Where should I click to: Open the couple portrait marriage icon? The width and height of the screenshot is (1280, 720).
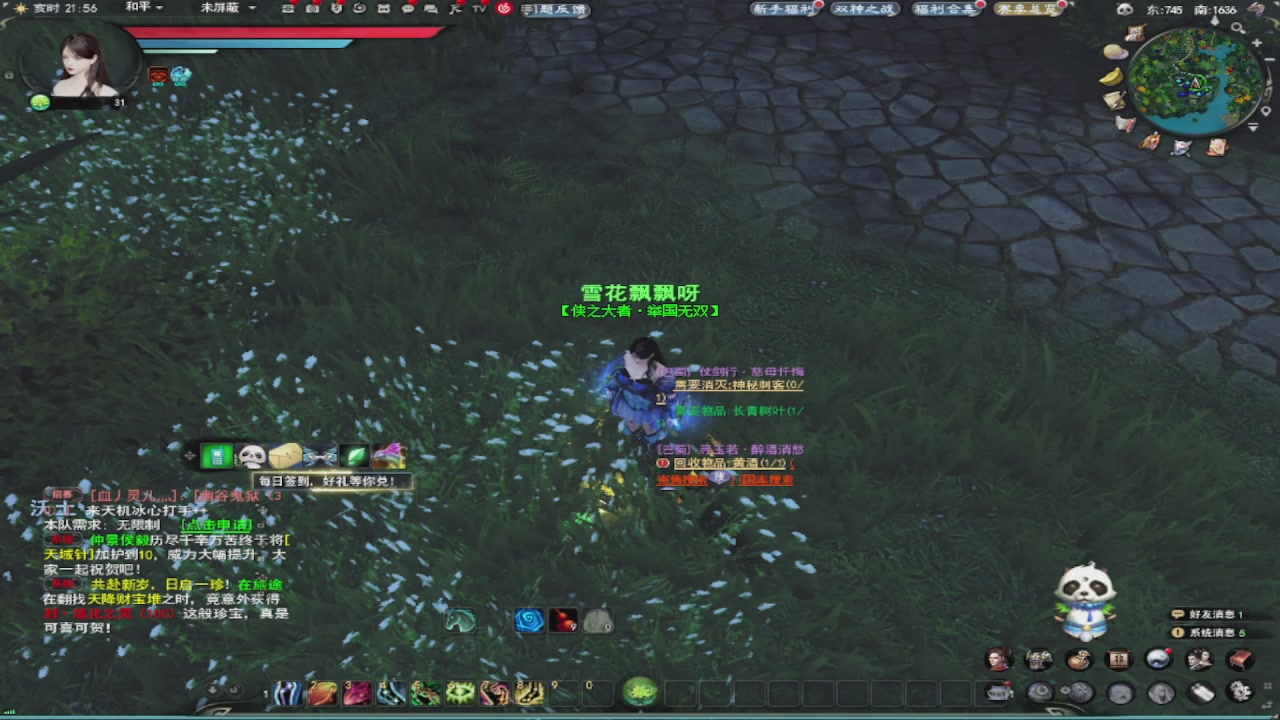click(1198, 658)
